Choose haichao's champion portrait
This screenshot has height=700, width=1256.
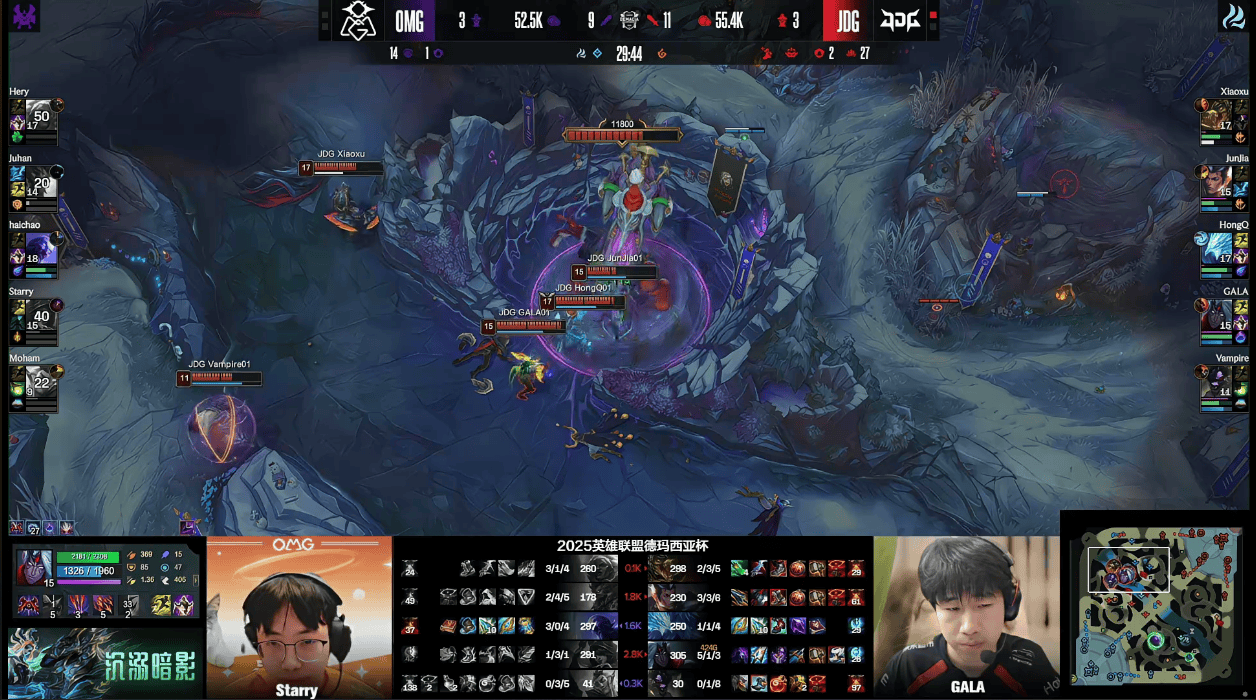click(40, 250)
